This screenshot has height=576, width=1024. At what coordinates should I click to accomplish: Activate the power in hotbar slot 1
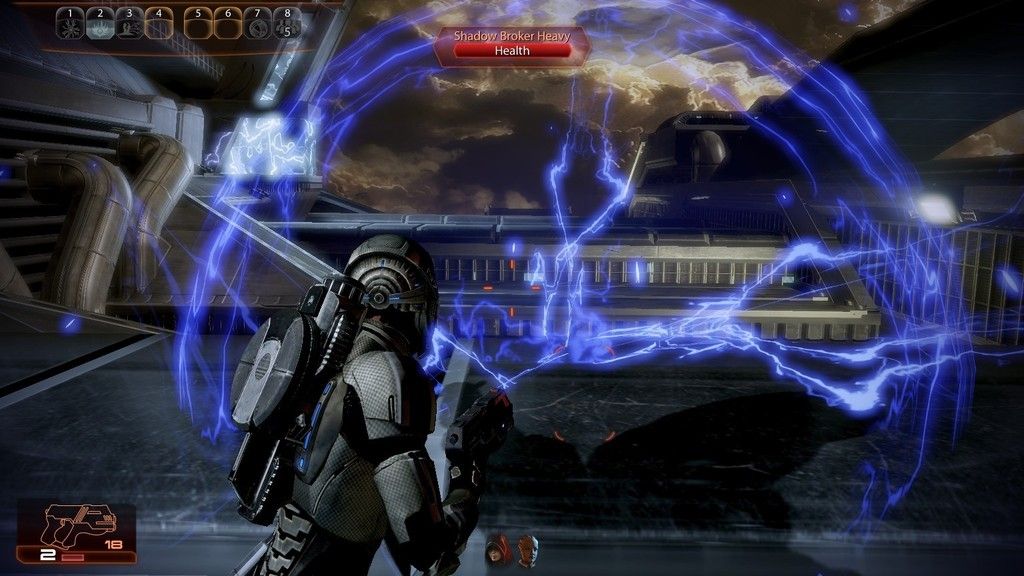point(69,24)
